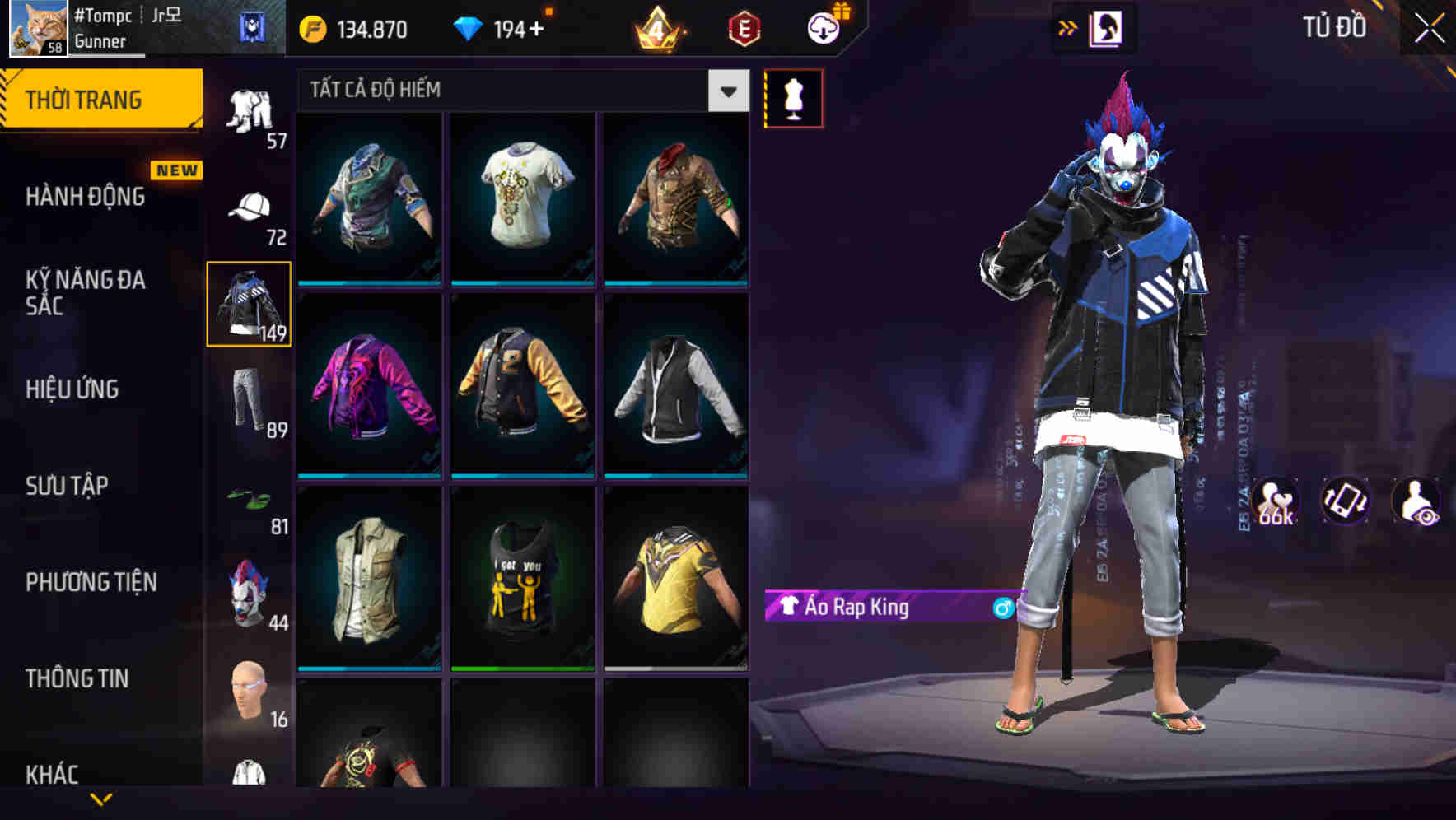Click the cloud gift download icon in top bar
Image resolution: width=1456 pixels, height=820 pixels.
(824, 27)
